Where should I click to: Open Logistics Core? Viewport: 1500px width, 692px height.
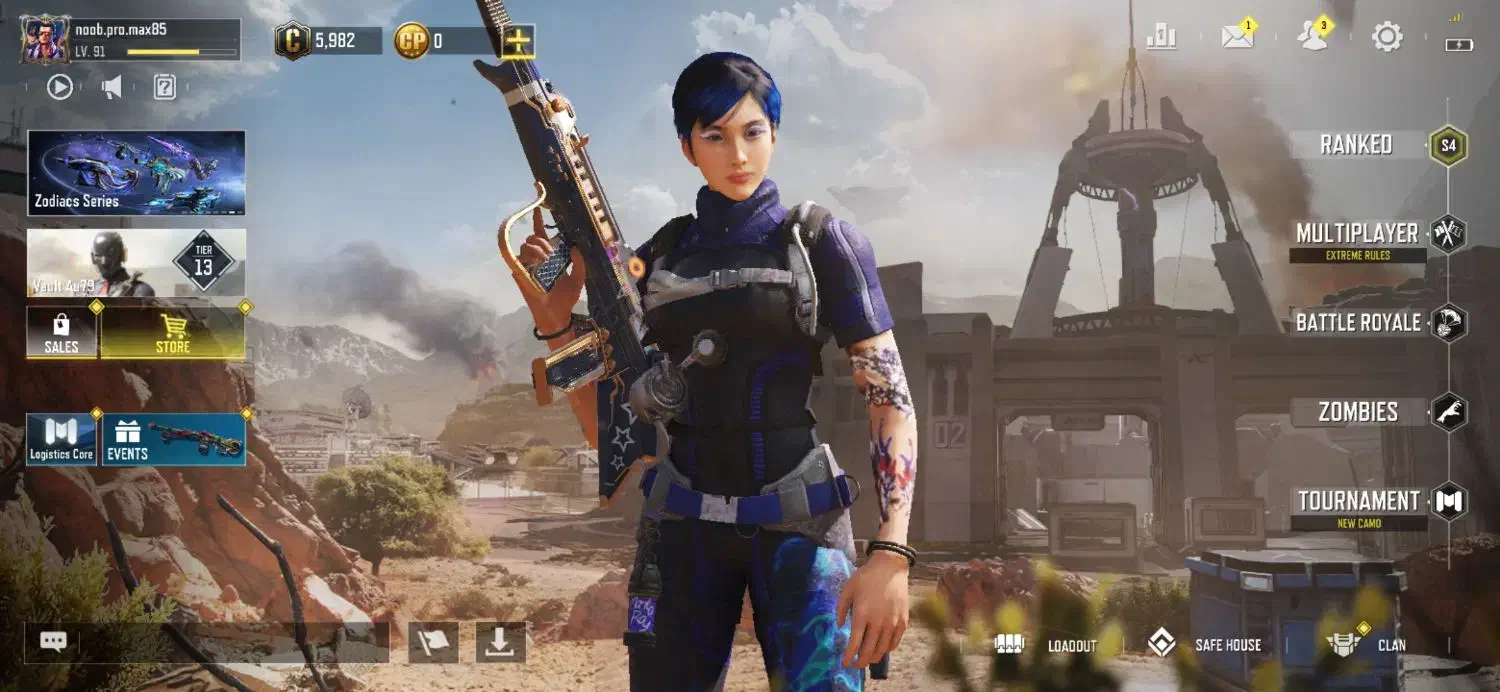click(61, 440)
